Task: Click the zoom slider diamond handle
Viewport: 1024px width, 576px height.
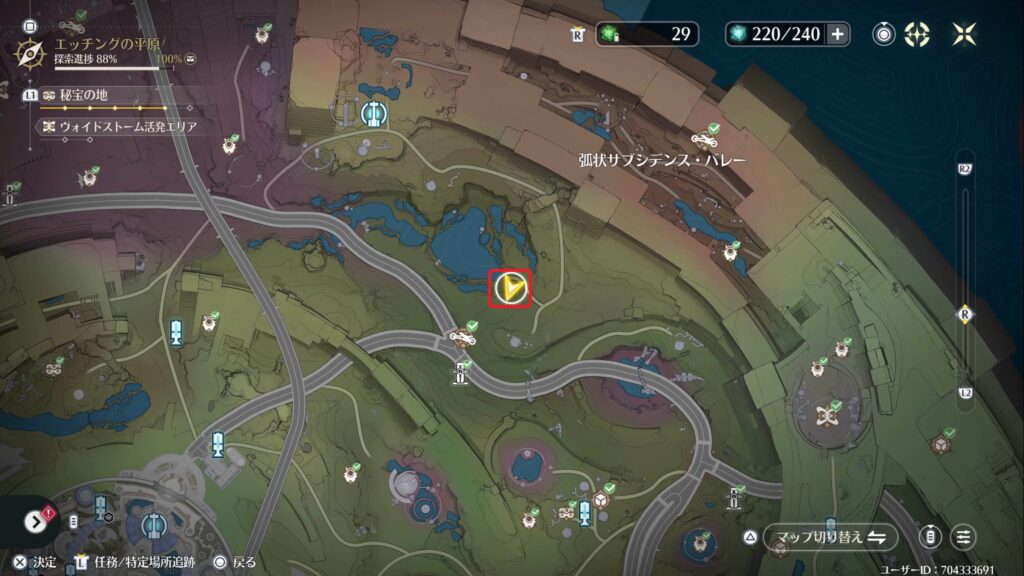Action: pos(965,314)
